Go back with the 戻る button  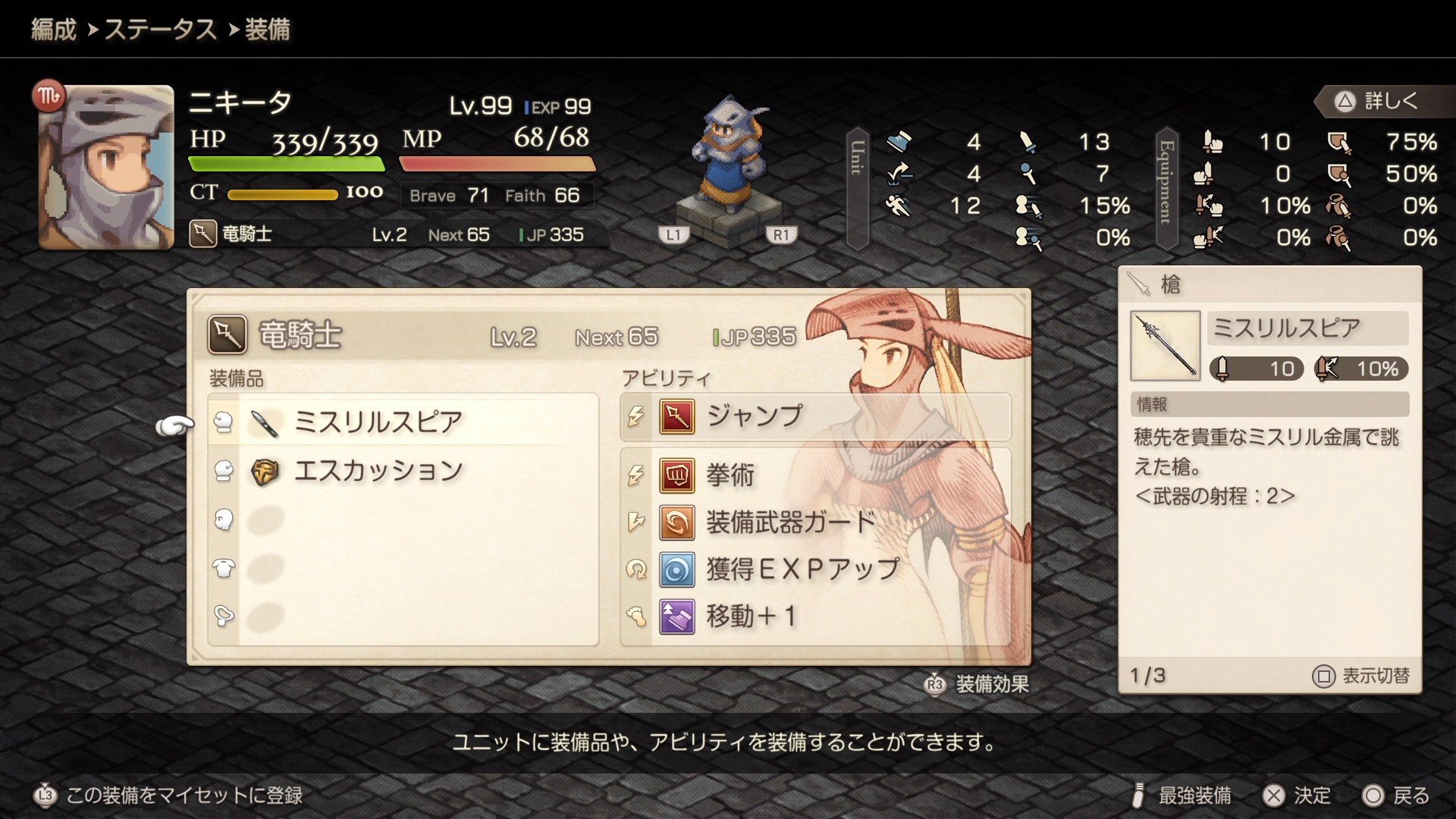tap(1396, 795)
